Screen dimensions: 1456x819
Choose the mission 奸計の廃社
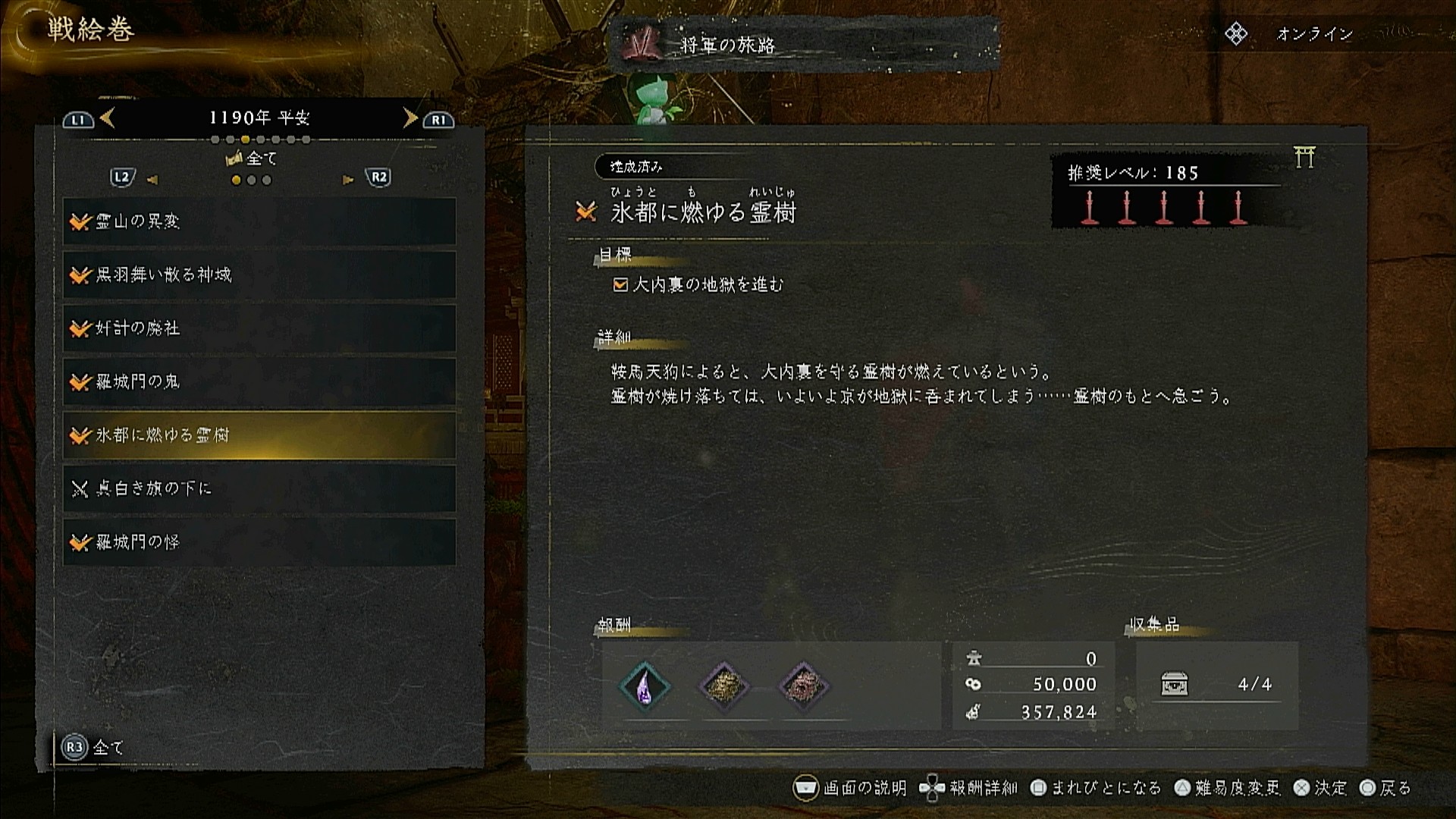coord(259,328)
